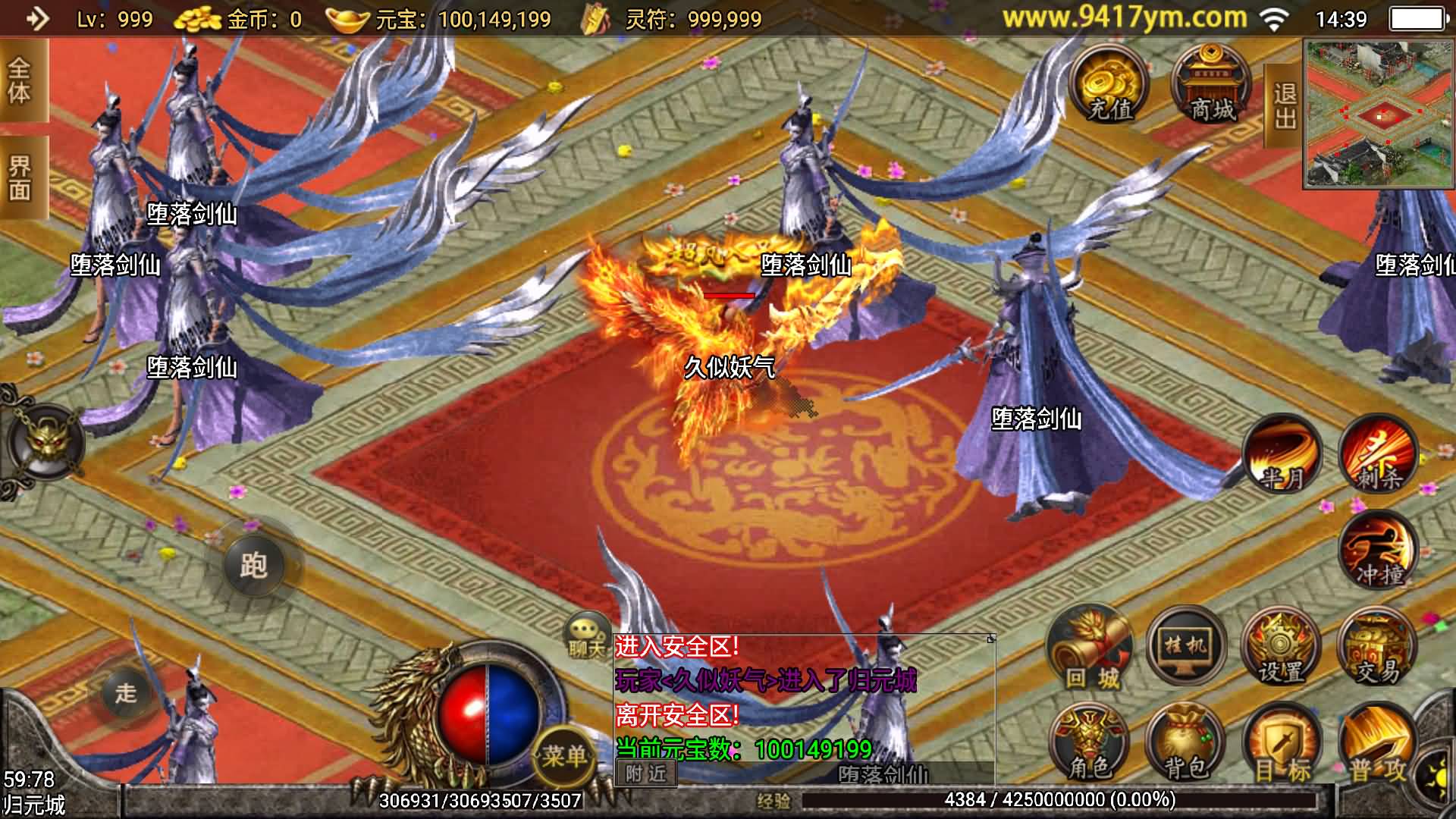
Task: Open the 商城 mall
Action: pyautogui.click(x=1212, y=85)
